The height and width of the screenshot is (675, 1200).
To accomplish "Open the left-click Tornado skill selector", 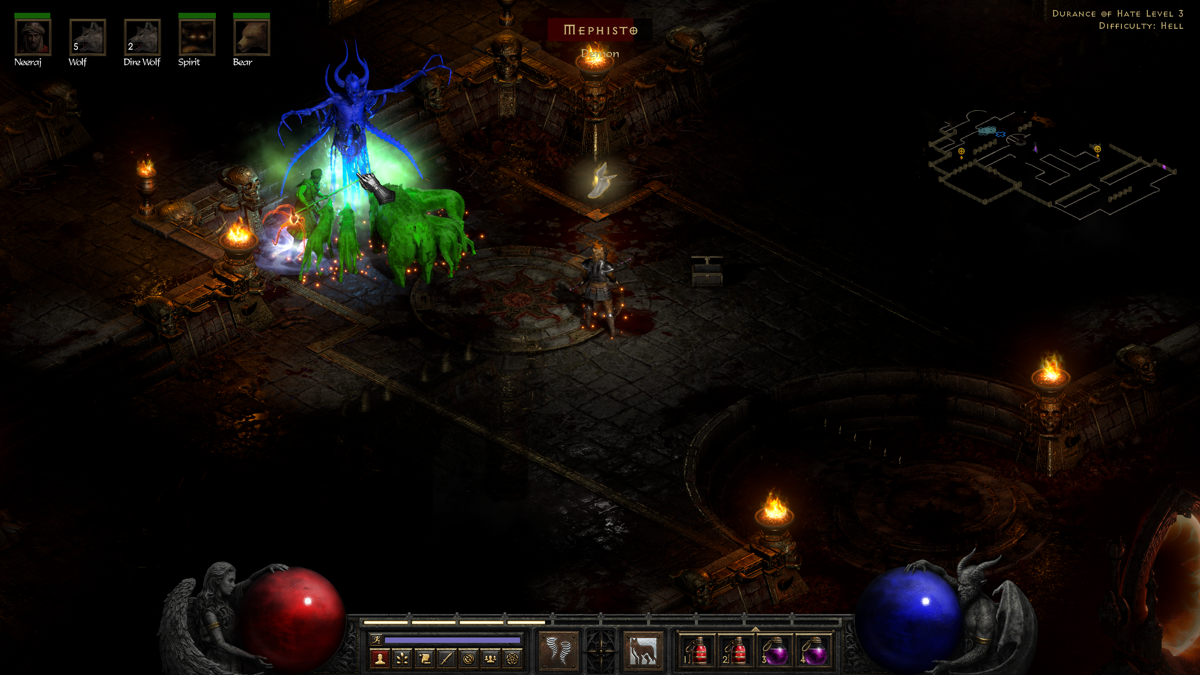I will point(558,651).
